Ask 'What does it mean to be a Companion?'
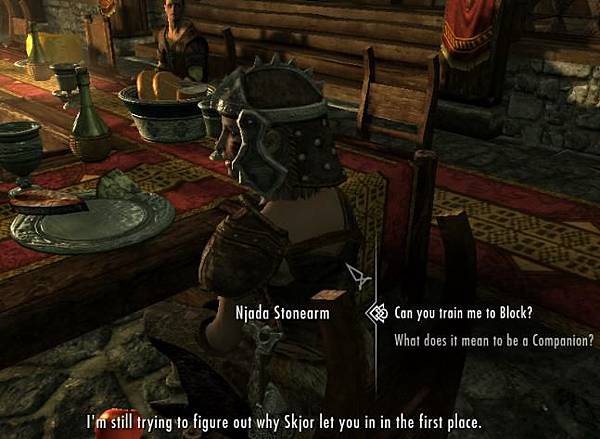 pos(494,339)
